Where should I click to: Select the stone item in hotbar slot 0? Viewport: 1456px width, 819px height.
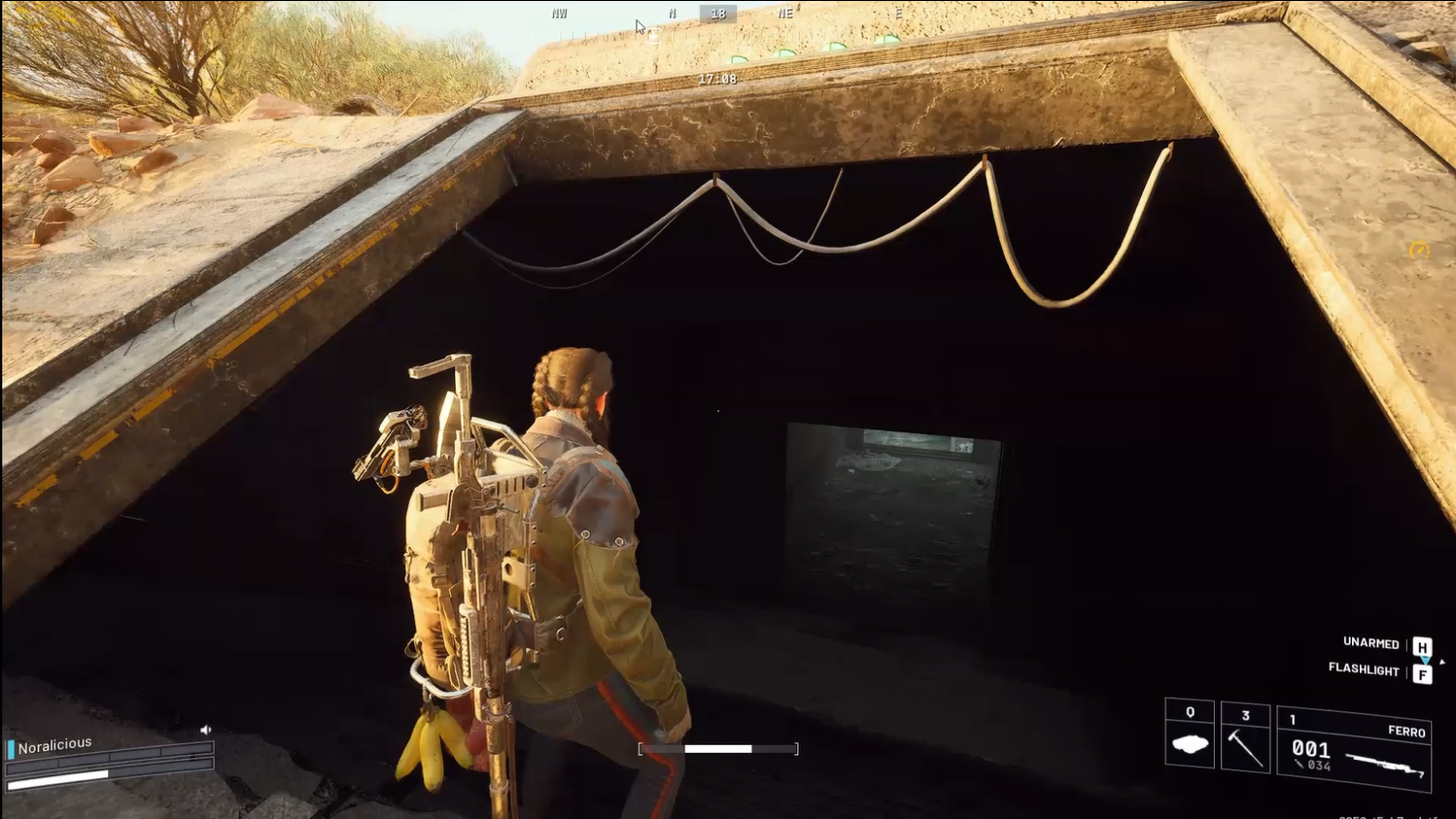(1189, 743)
